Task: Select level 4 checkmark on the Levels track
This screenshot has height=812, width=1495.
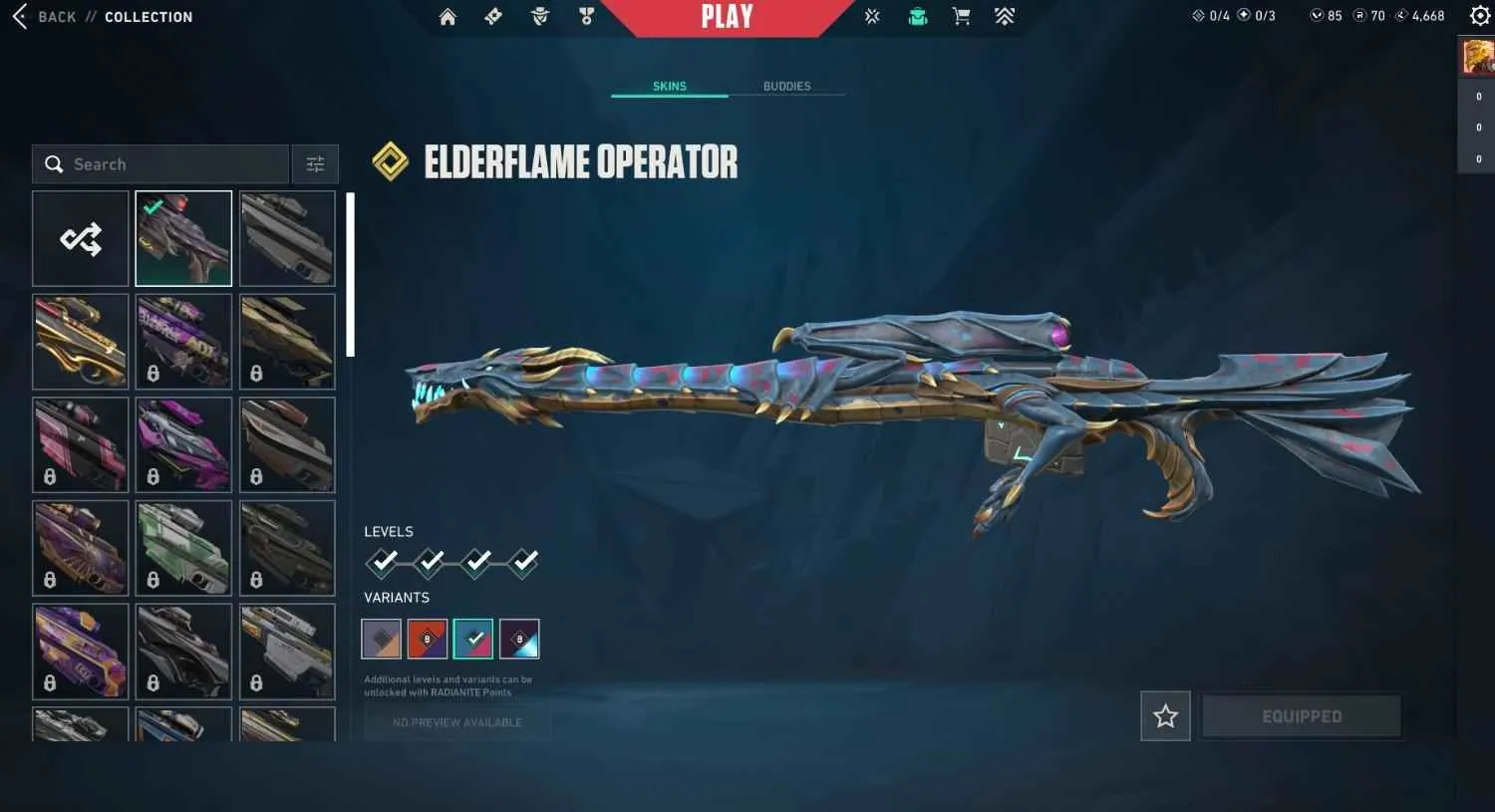Action: click(x=522, y=562)
